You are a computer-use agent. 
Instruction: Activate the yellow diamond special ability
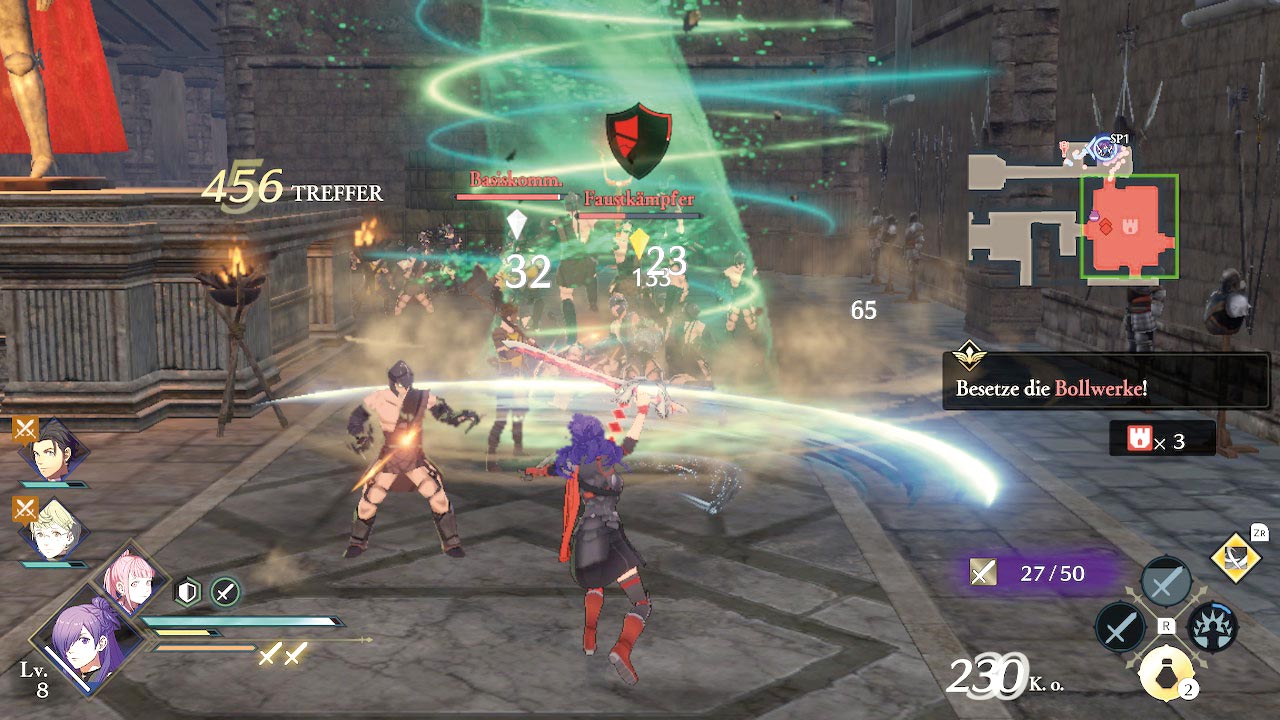1236,557
